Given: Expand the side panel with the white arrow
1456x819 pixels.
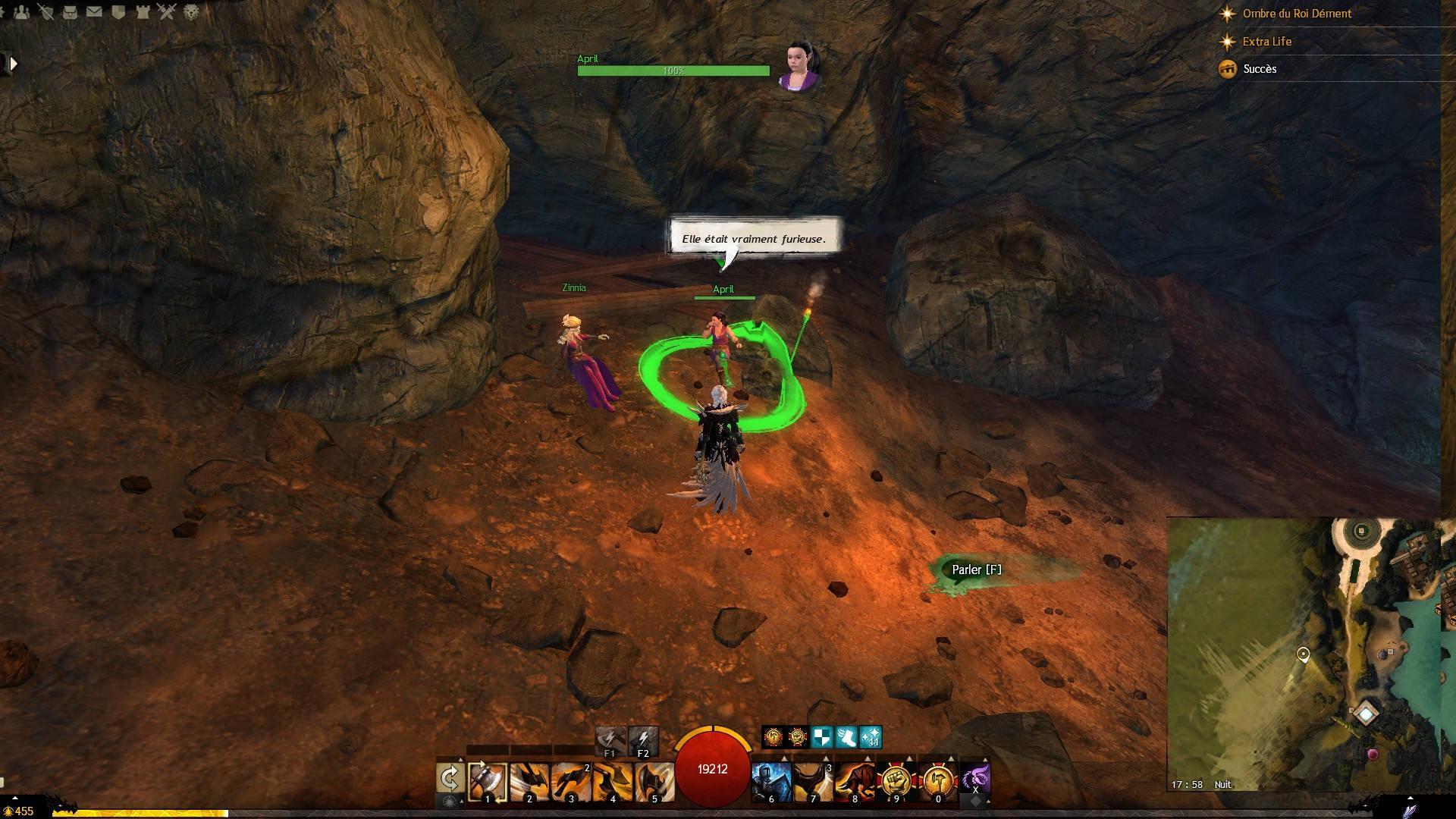Looking at the screenshot, I should (x=12, y=64).
